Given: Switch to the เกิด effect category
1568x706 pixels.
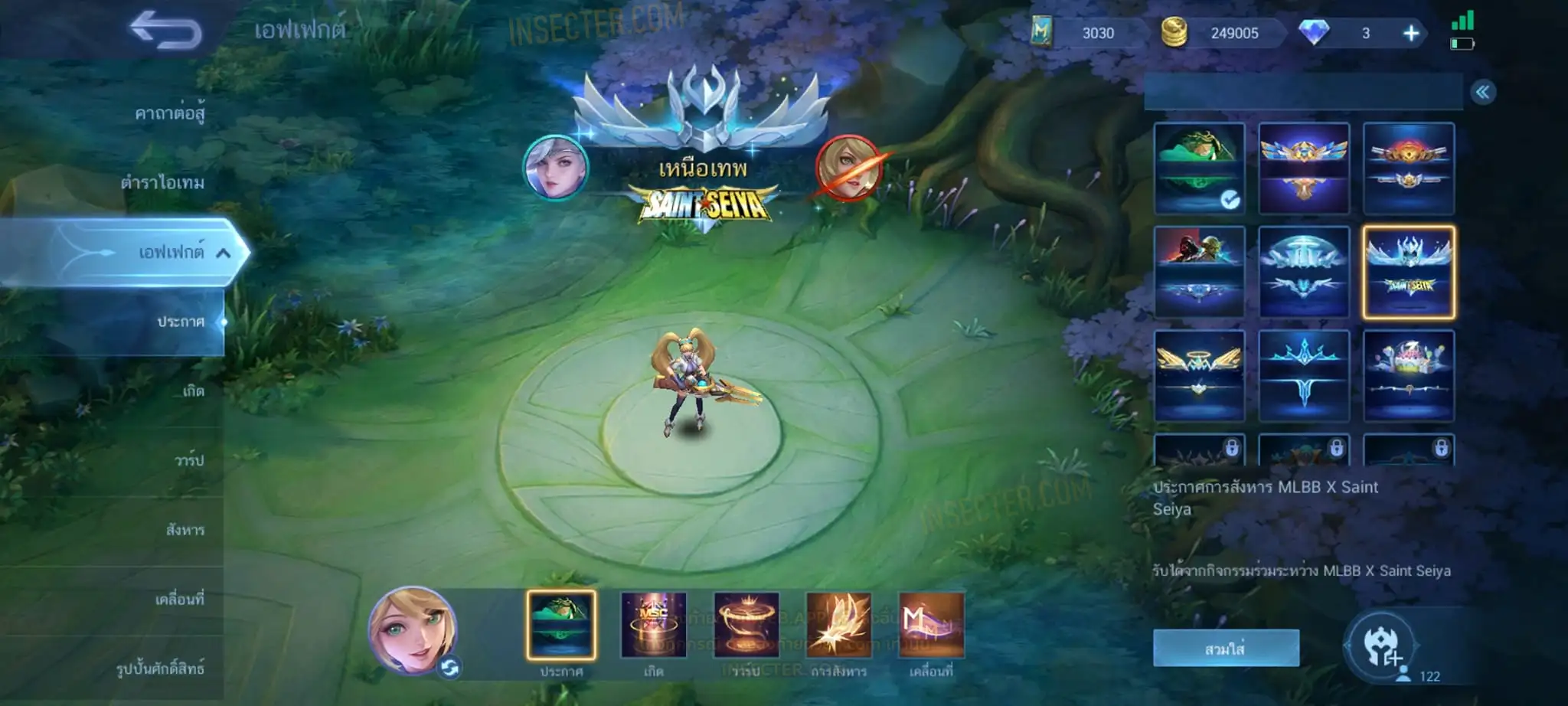Looking at the screenshot, I should [193, 391].
